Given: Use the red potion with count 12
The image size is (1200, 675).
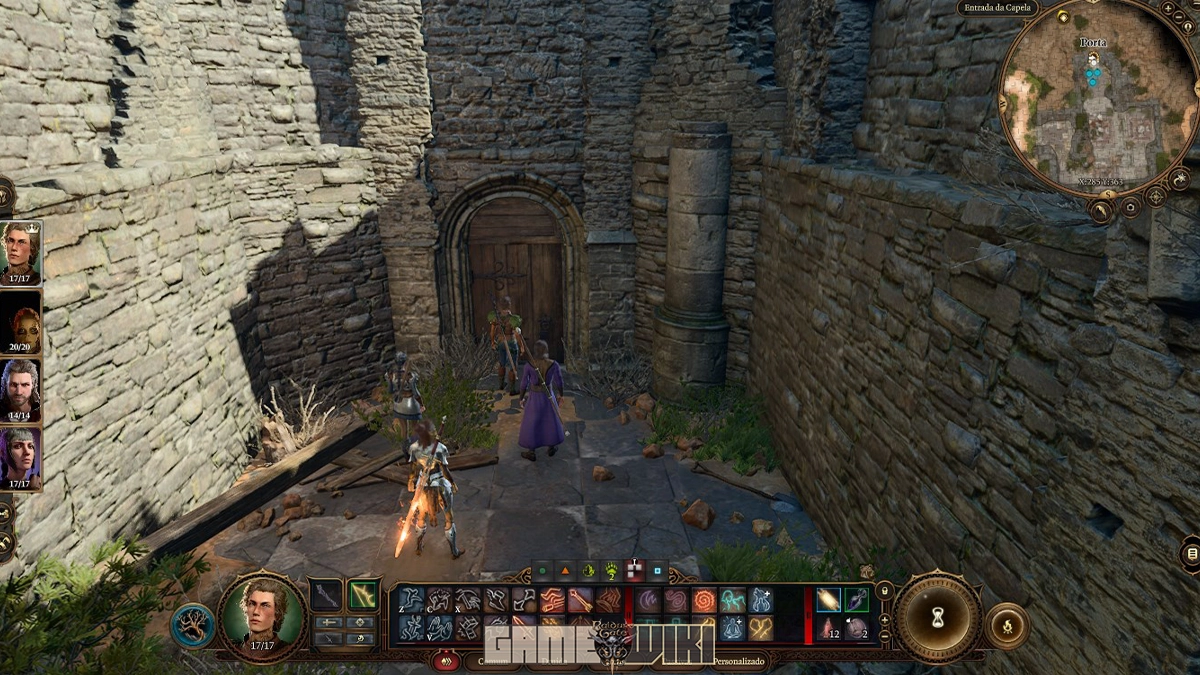Looking at the screenshot, I should 829,628.
